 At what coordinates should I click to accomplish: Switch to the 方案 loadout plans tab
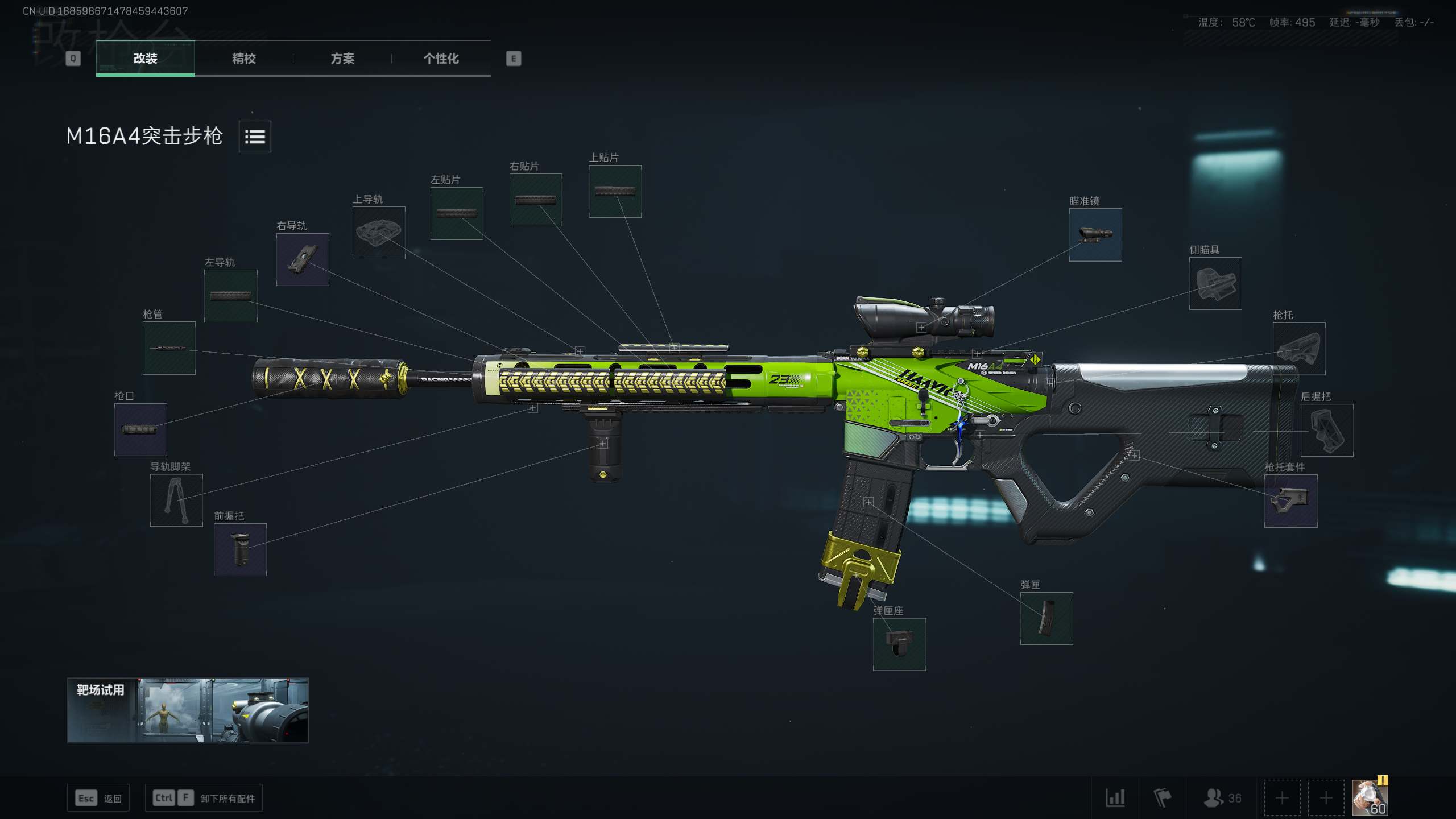tap(343, 59)
